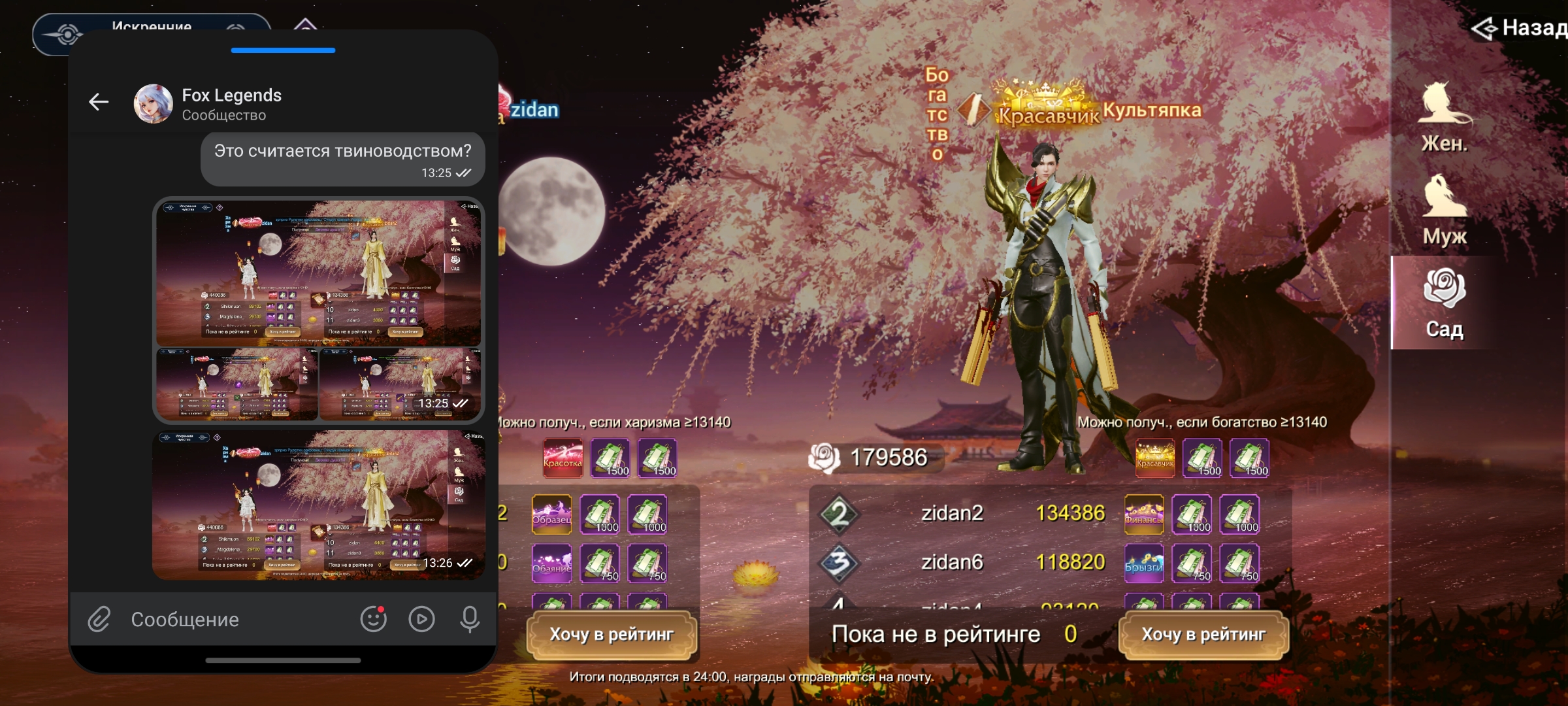Viewport: 1568px width, 706px height.
Task: Switch to the Муж tab
Action: 1445,210
